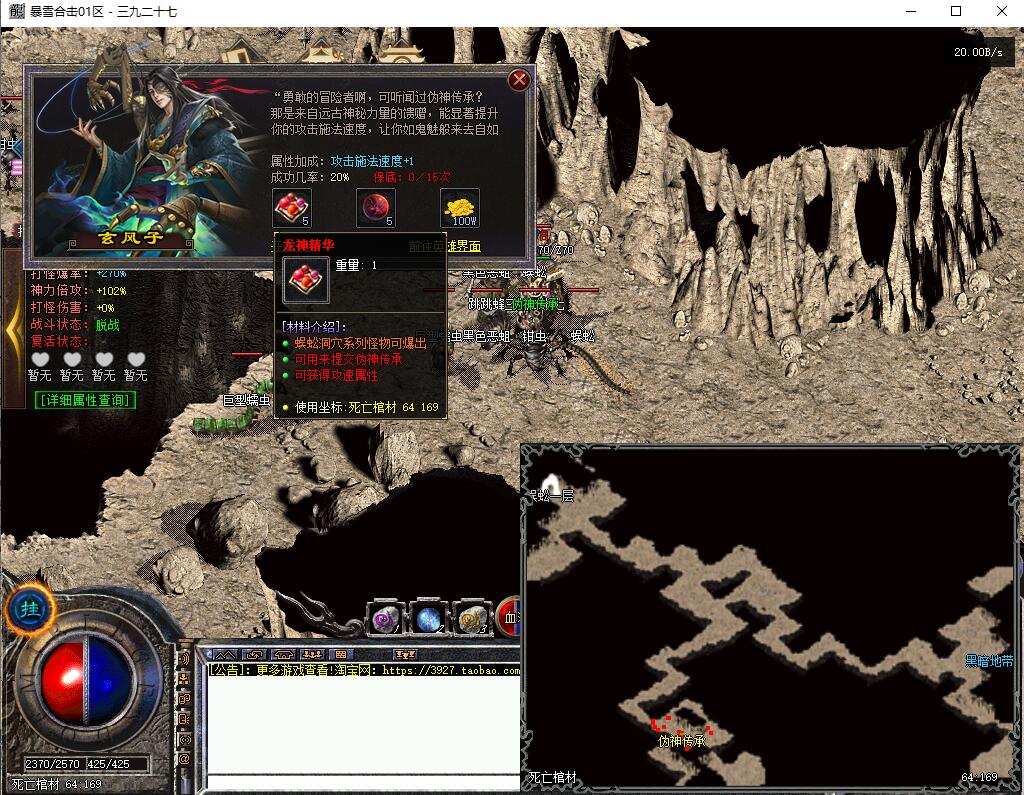The image size is (1024, 795).
Task: Click the 黑暗地带 exit label on minimap
Action: pos(988,661)
